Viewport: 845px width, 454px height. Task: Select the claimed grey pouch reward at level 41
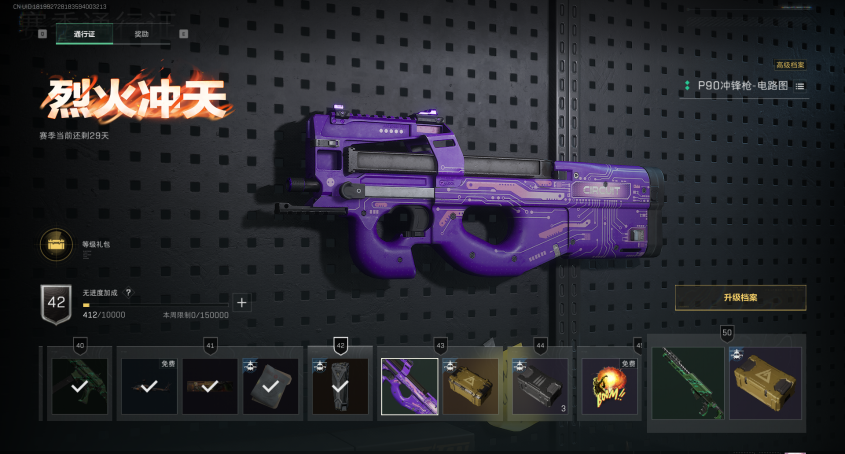pyautogui.click(x=271, y=386)
